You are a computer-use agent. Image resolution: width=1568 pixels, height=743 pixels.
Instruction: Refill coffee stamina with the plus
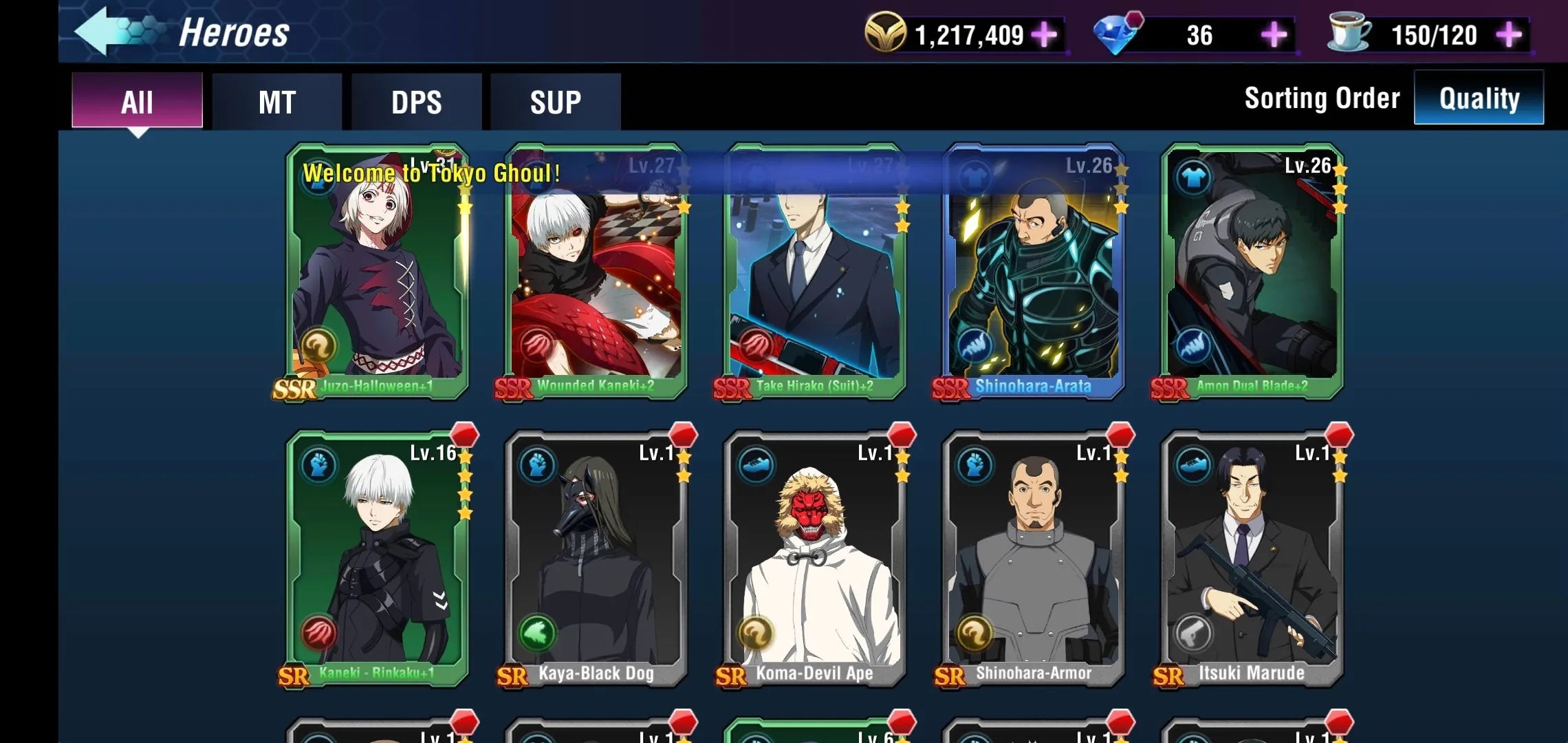pos(1509,34)
